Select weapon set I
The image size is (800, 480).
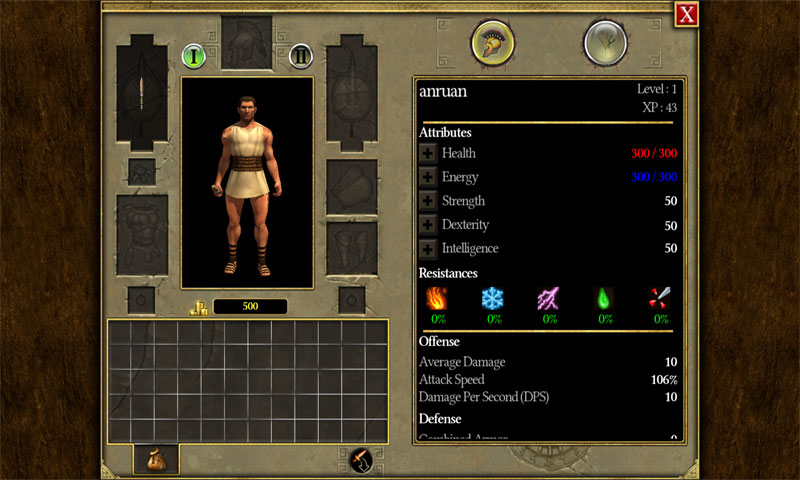[x=194, y=56]
